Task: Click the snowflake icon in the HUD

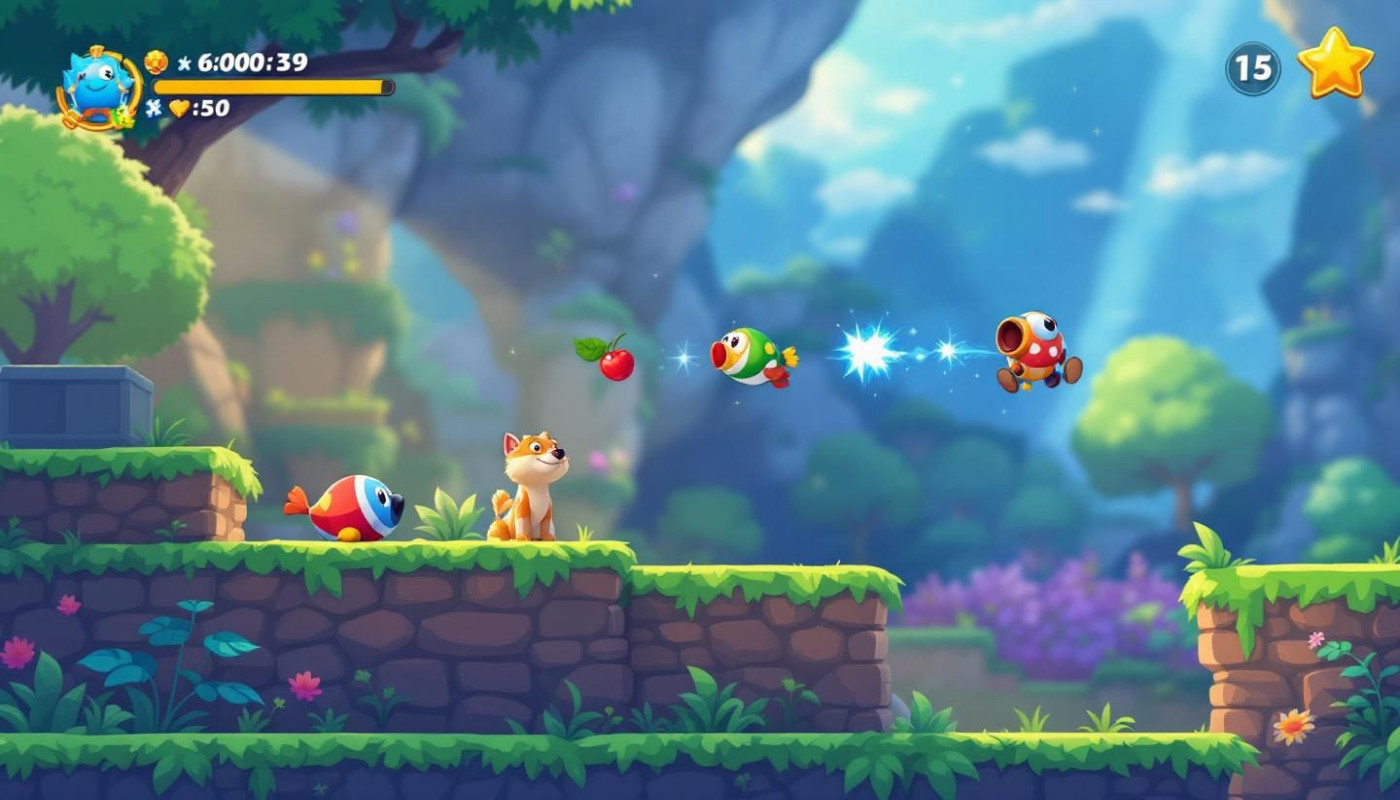Action: click(152, 107)
